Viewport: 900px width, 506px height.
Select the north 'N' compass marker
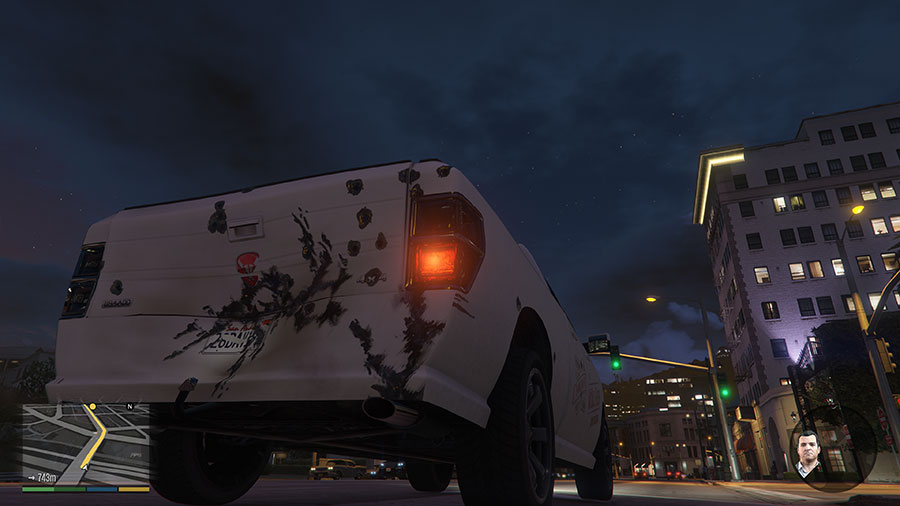[x=129, y=407]
